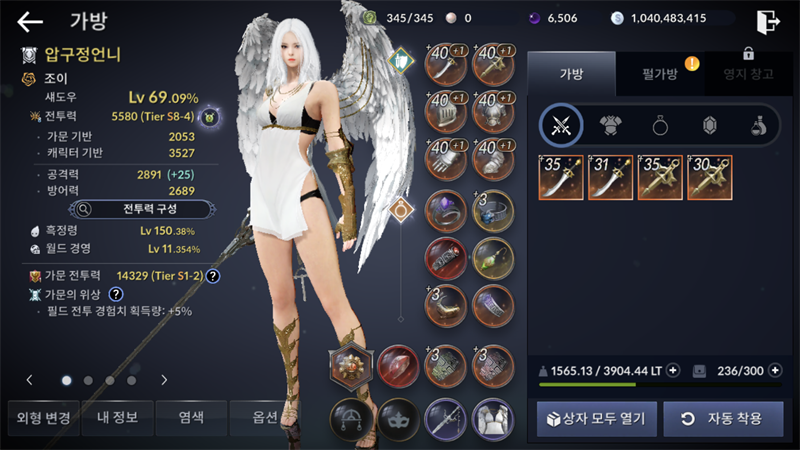Go to next character info page

click(164, 380)
